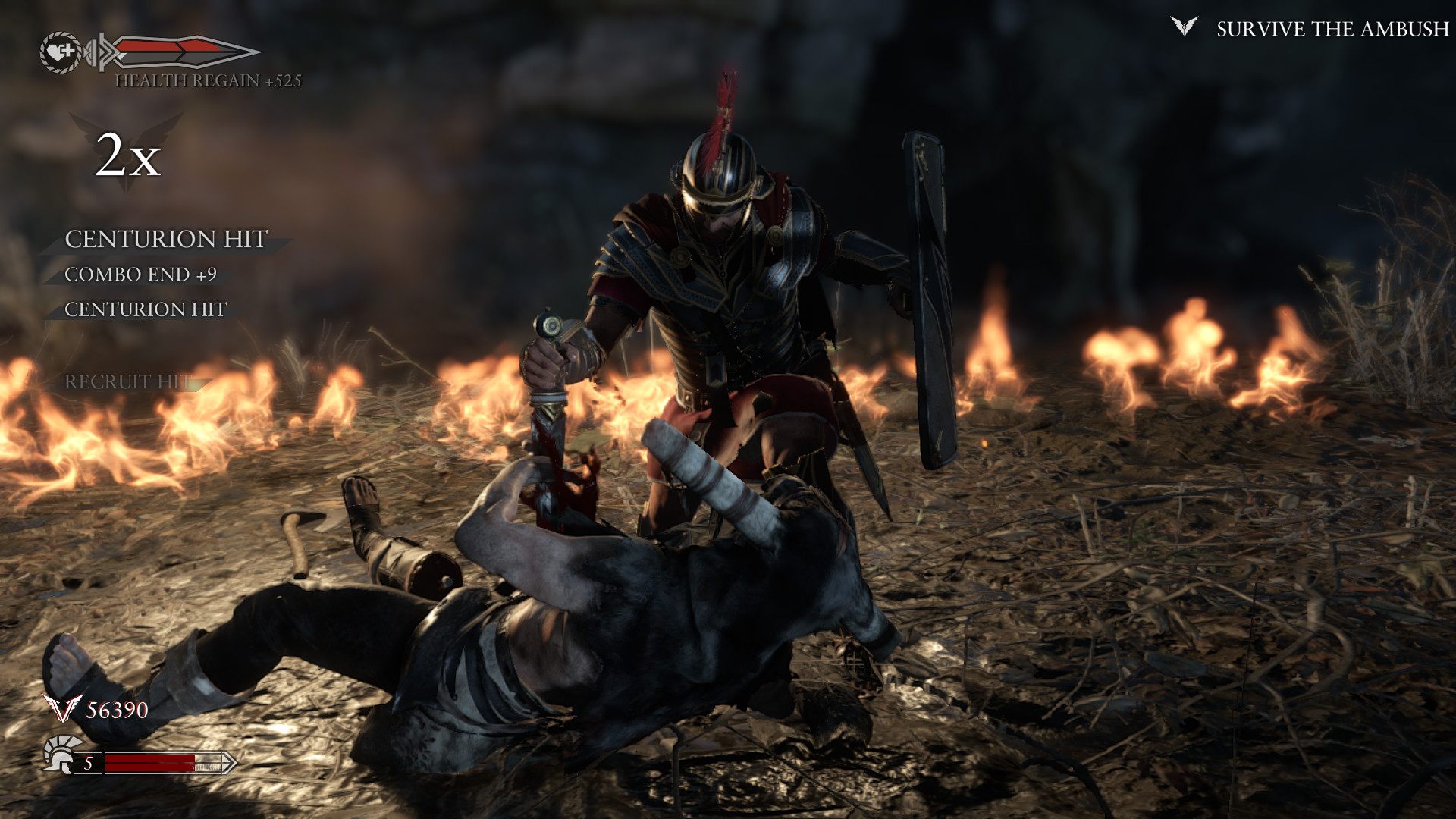The height and width of the screenshot is (819, 1456).
Task: Click the level 5 numeral box
Action: [88, 763]
